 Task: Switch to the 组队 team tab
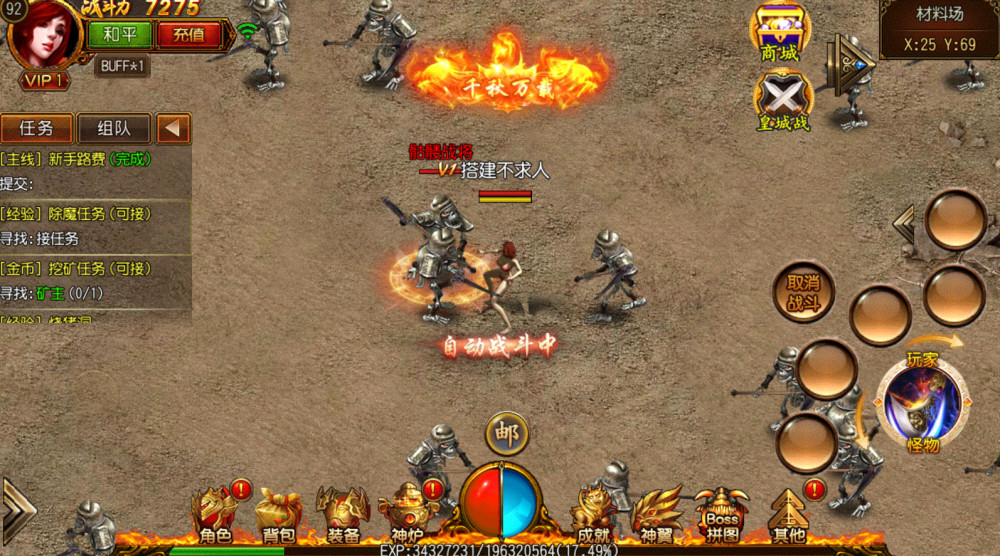pyautogui.click(x=113, y=128)
